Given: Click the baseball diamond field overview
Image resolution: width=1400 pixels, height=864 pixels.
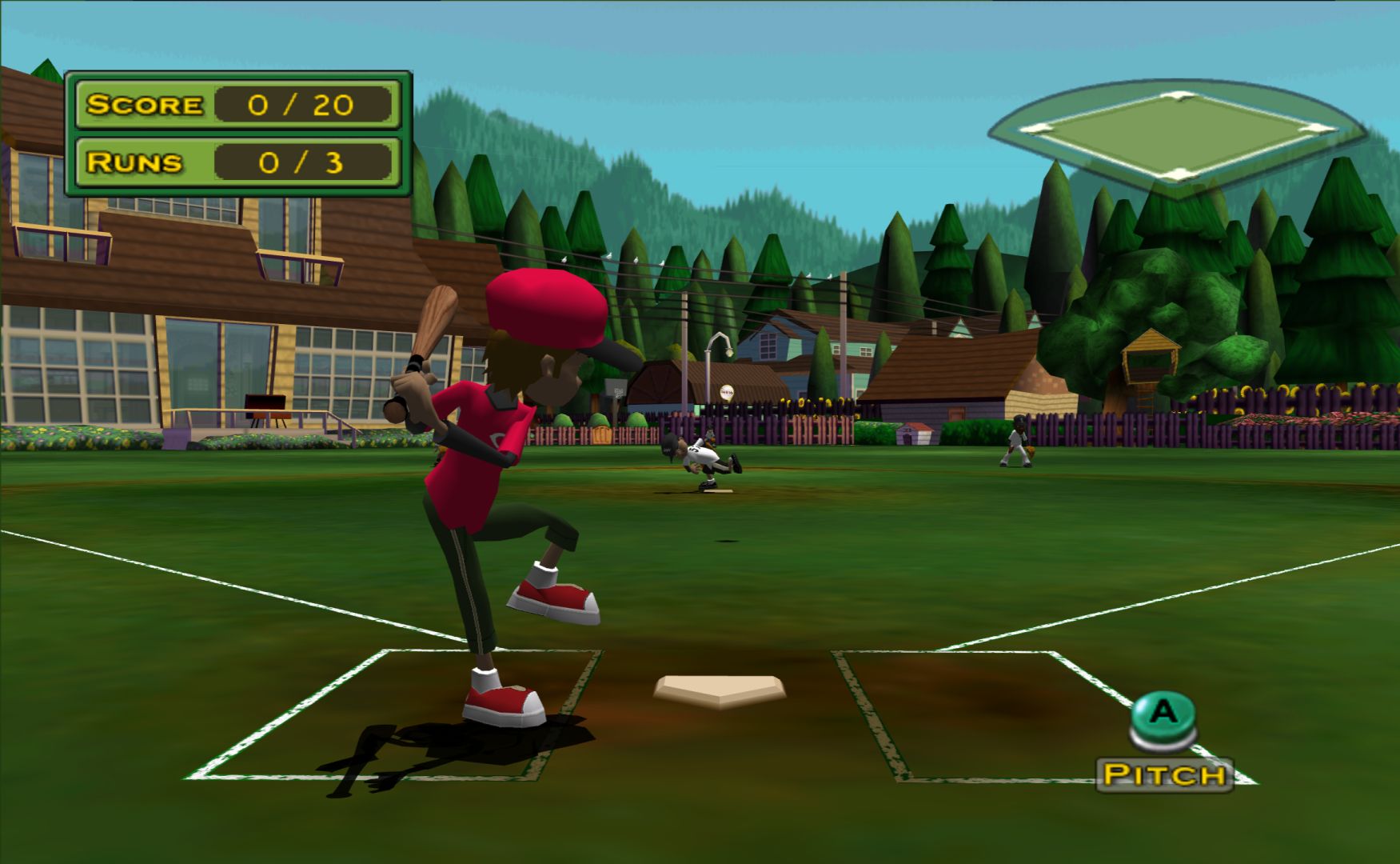Looking at the screenshot, I should click(x=1175, y=136).
